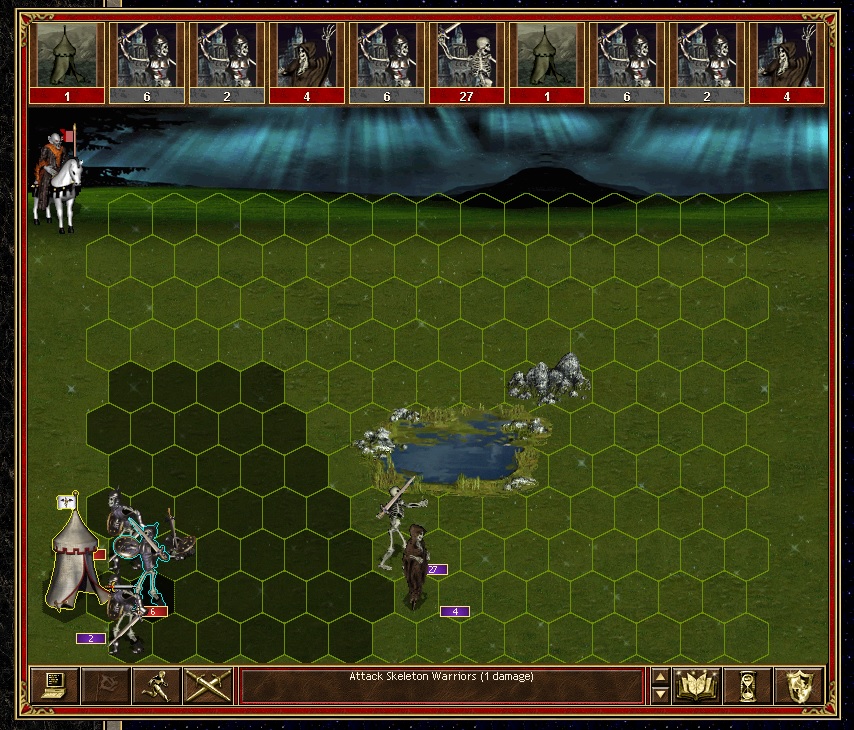Retreat from battle with the running man button
The image size is (854, 730).
pos(157,685)
